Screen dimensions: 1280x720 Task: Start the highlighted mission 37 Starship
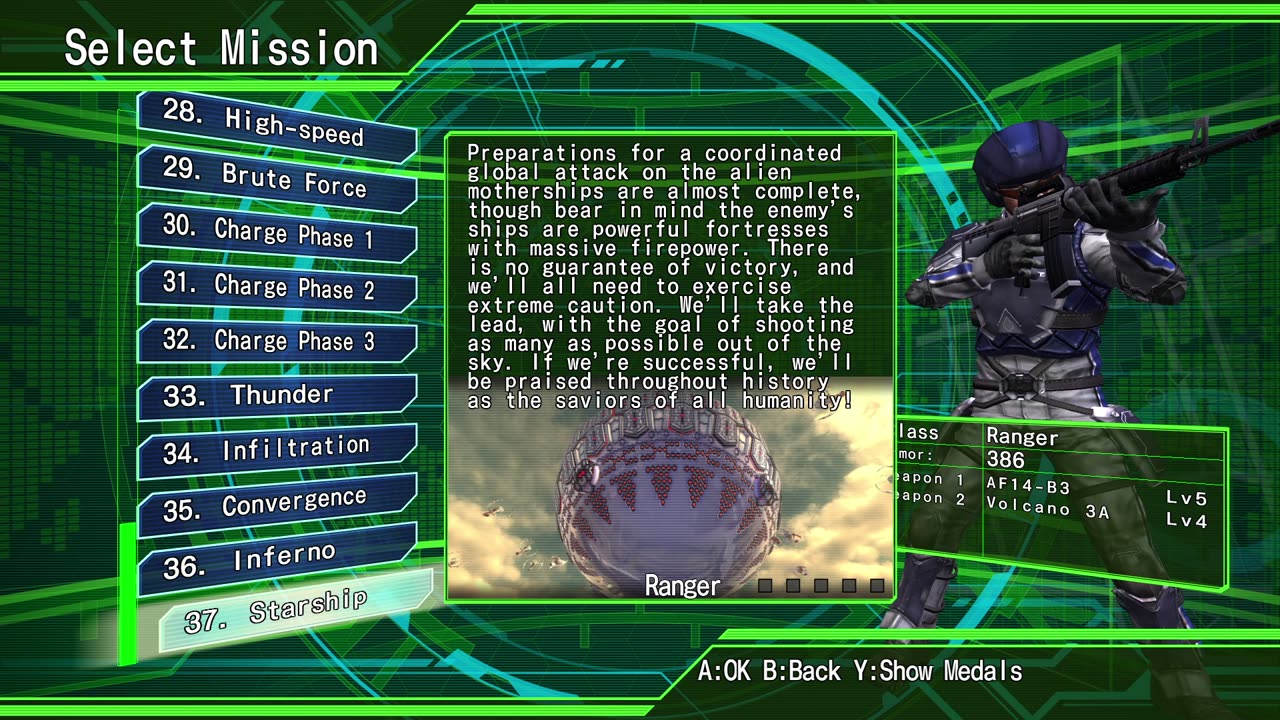[x=295, y=611]
